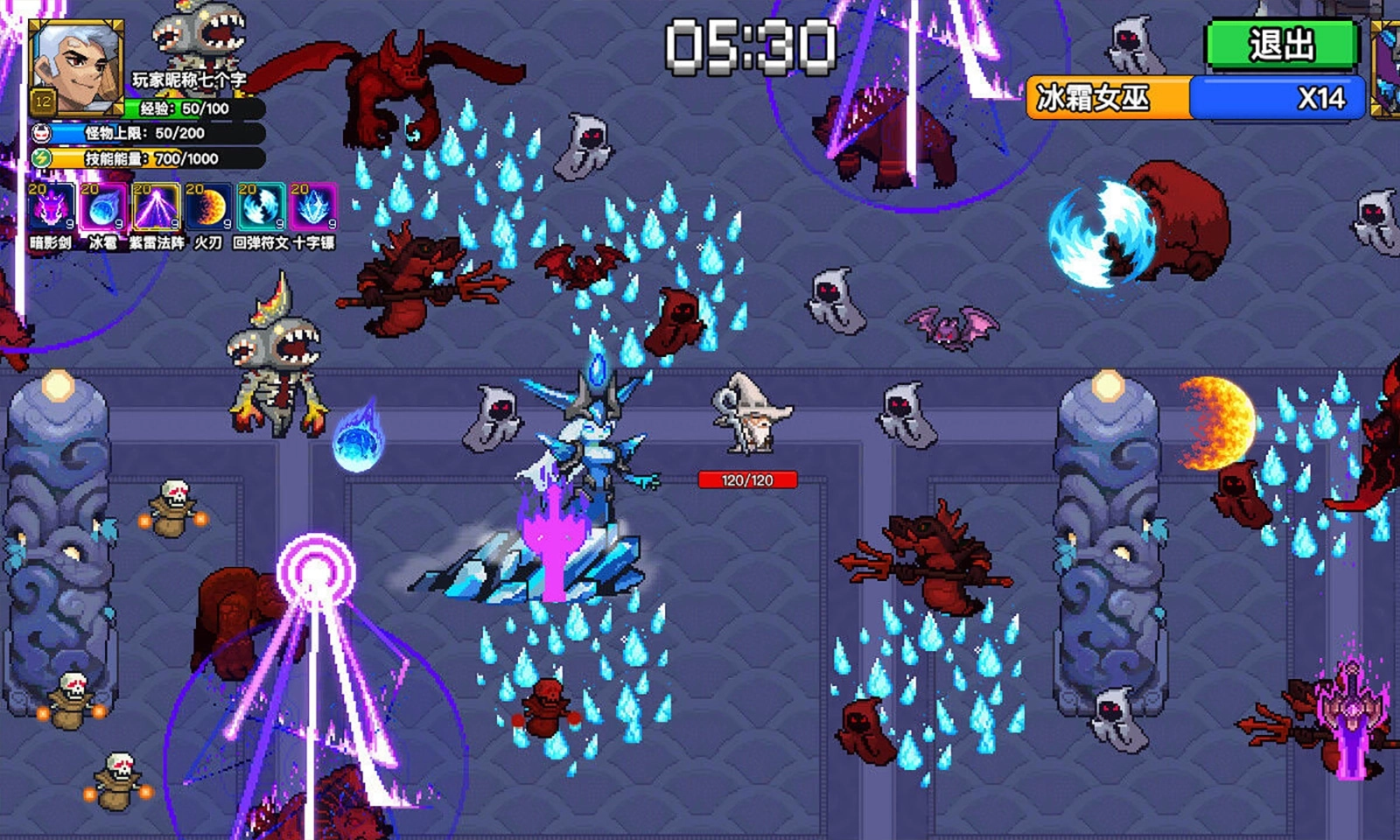This screenshot has height=840, width=1400.
Task: Activate the 冰雹 hail skill icon
Action: click(103, 208)
